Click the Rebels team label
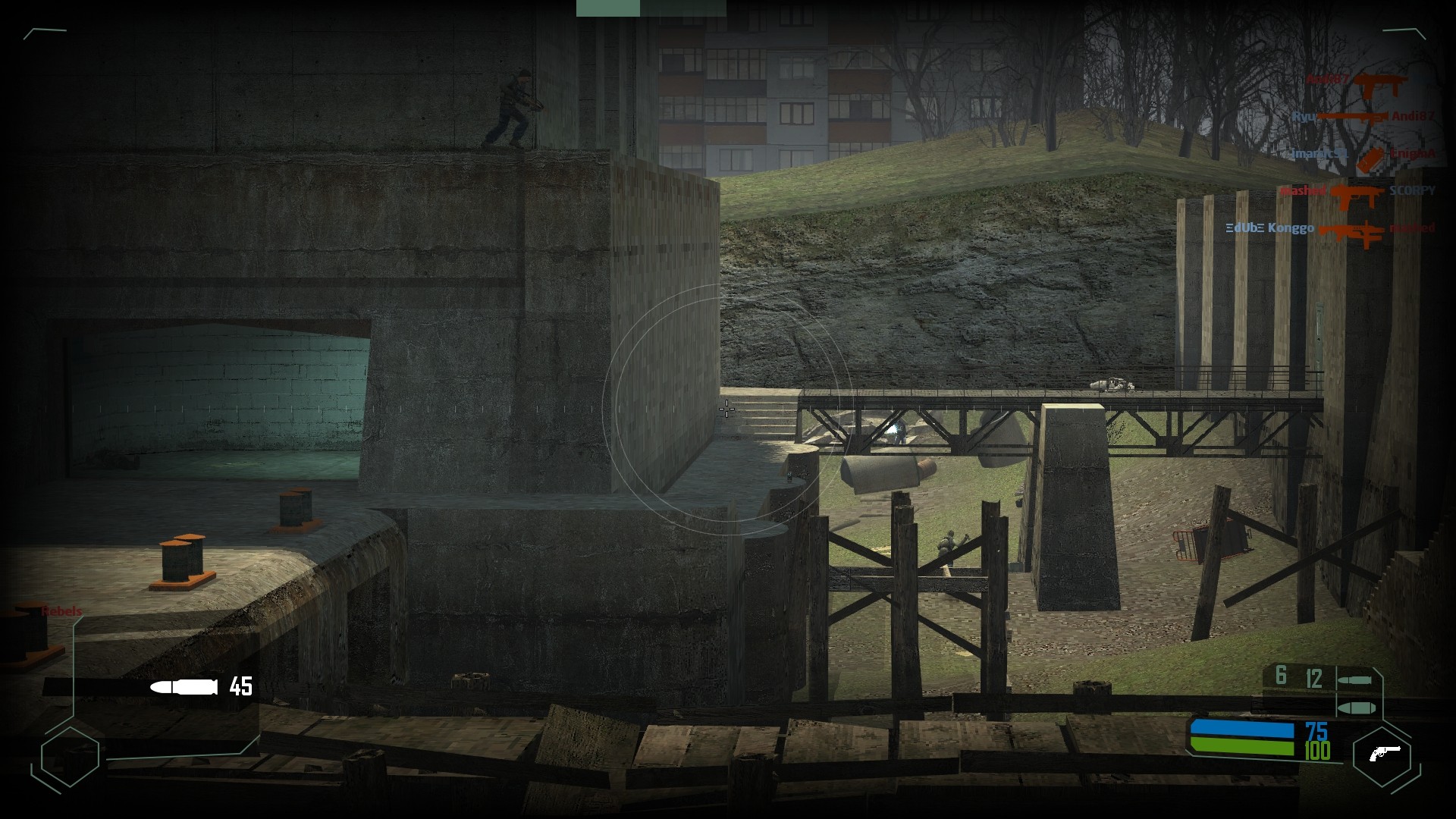 (62, 611)
